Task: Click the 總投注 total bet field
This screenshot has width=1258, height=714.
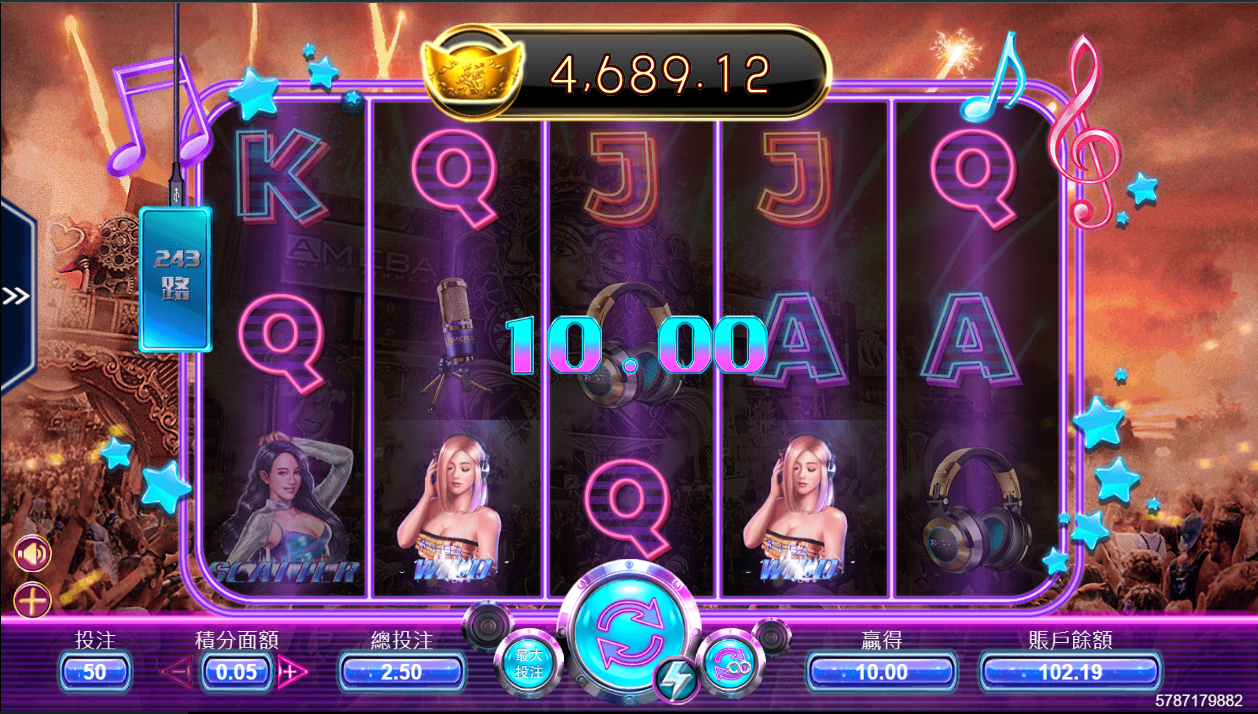Action: click(x=401, y=672)
